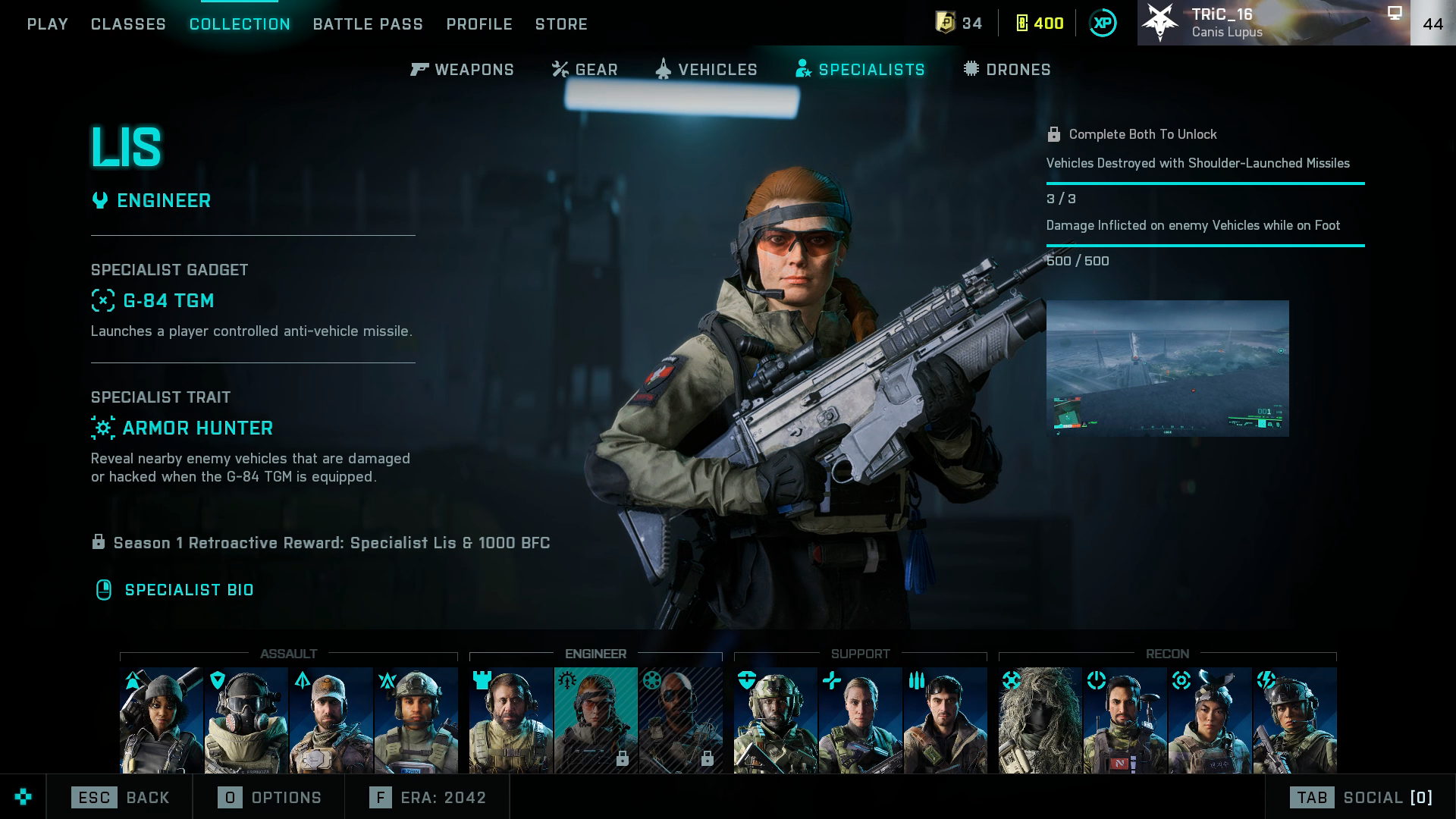Open the Battle Pass tab
Screen dimensions: 1456x819
point(368,24)
